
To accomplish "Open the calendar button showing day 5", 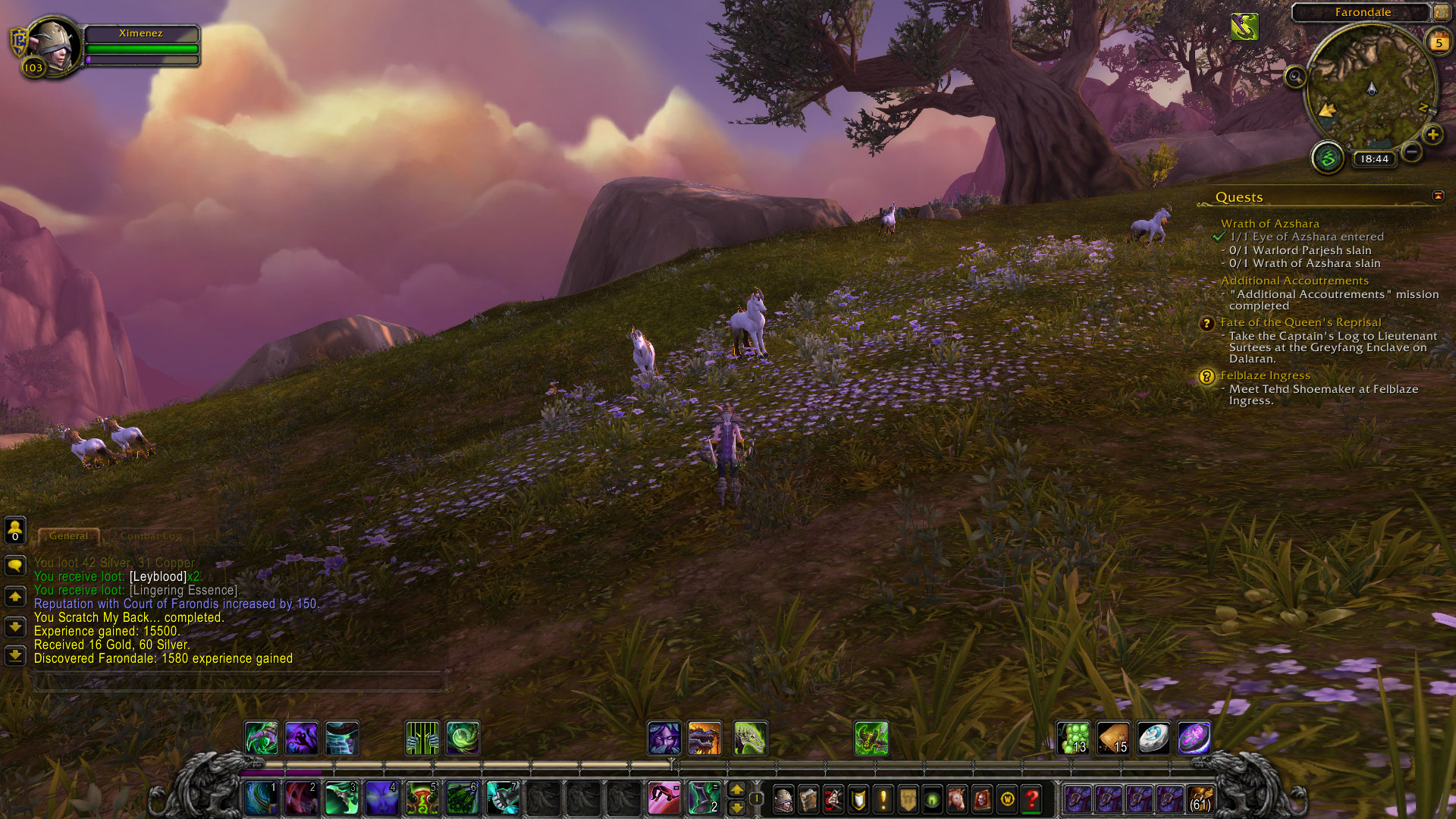I will 1439,42.
